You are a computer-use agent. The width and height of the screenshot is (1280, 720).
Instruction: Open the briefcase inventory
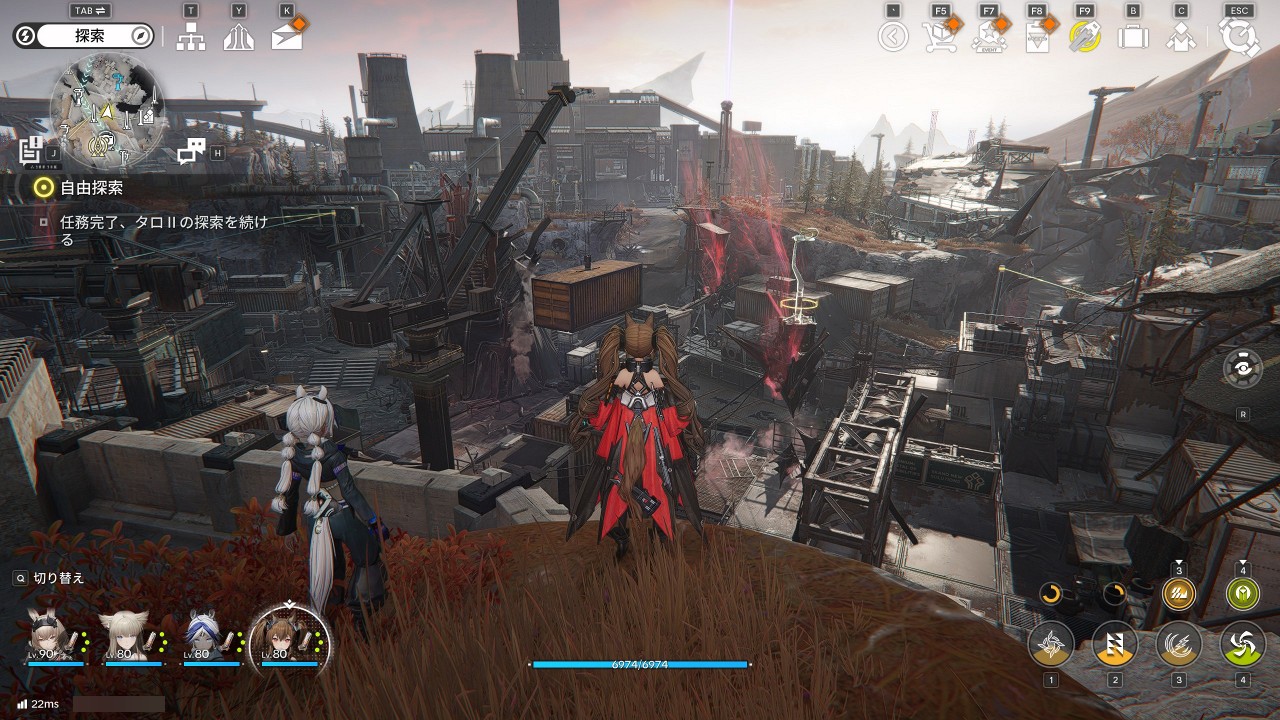[x=1133, y=37]
